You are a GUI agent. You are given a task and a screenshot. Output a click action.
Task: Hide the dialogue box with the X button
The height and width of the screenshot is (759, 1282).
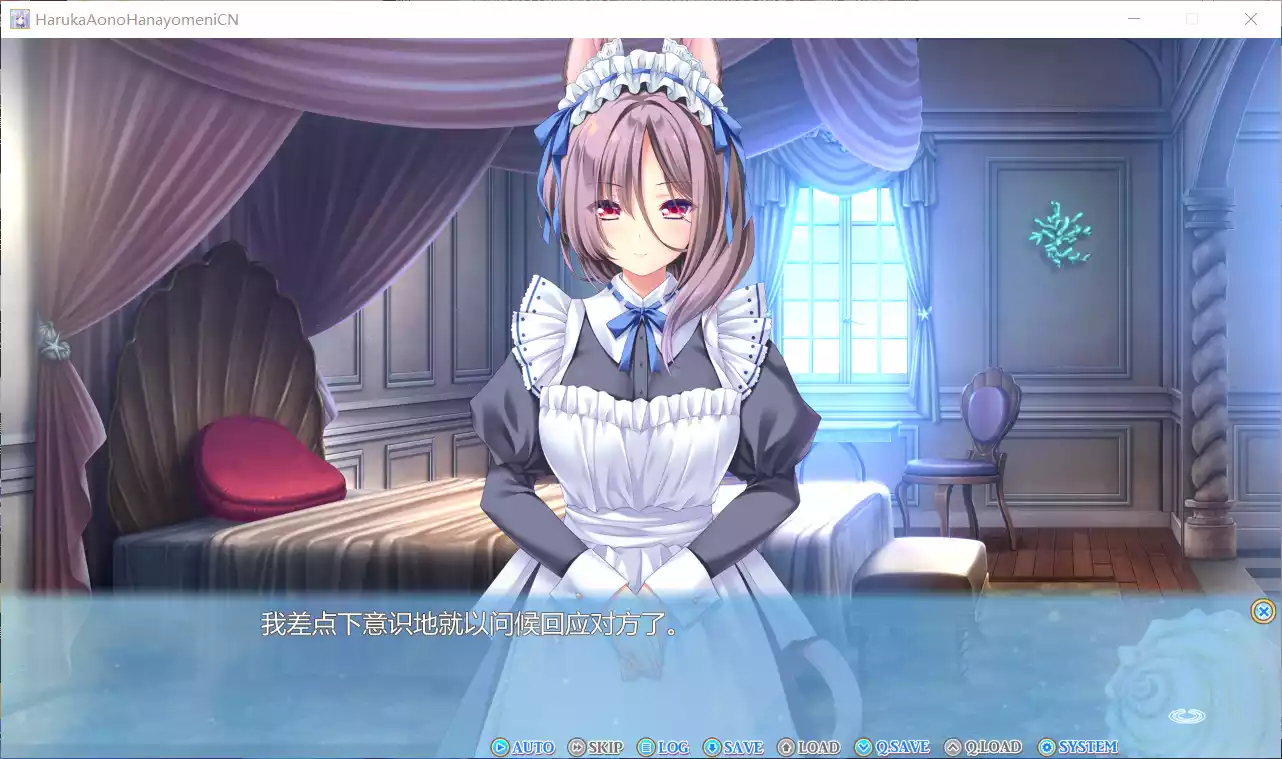[1262, 611]
